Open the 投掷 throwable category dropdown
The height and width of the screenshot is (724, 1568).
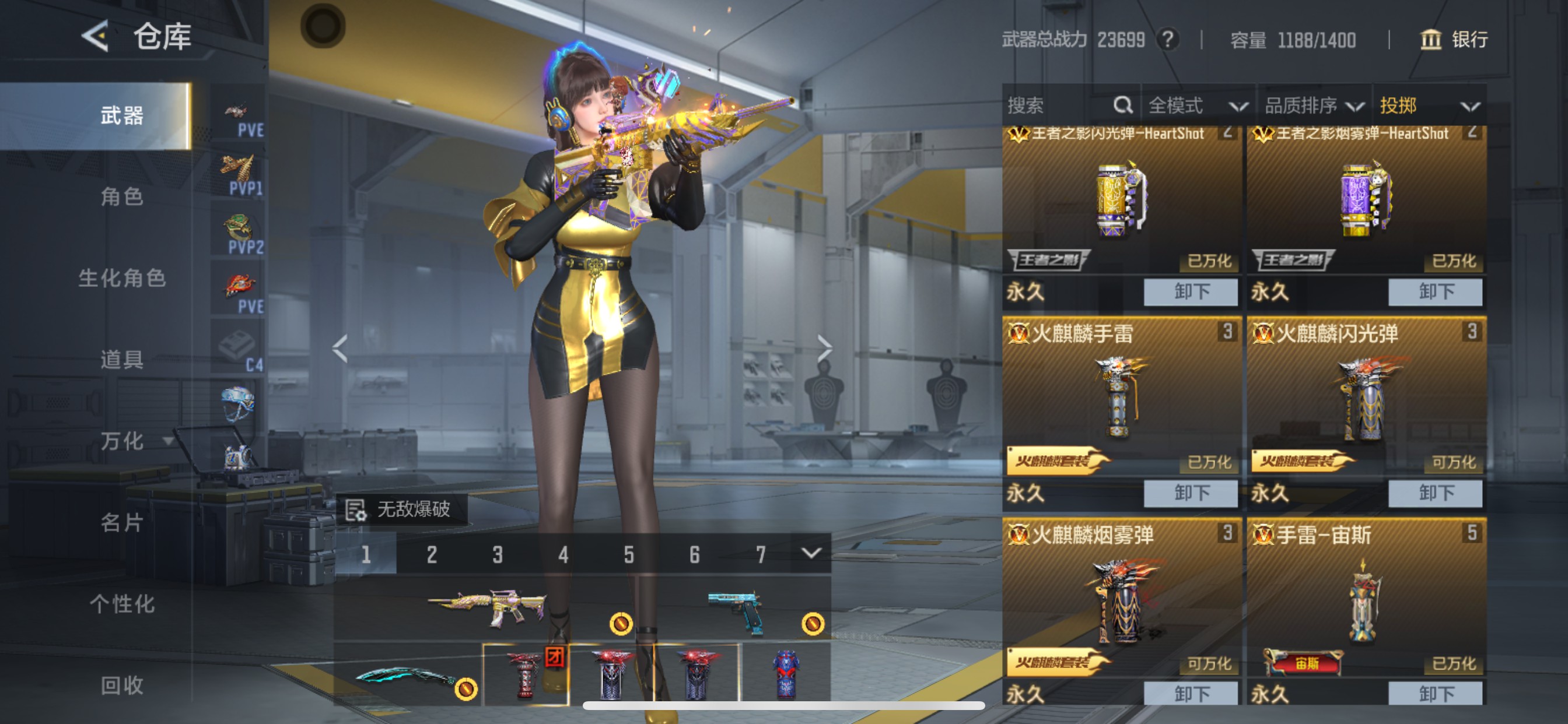coord(1428,106)
